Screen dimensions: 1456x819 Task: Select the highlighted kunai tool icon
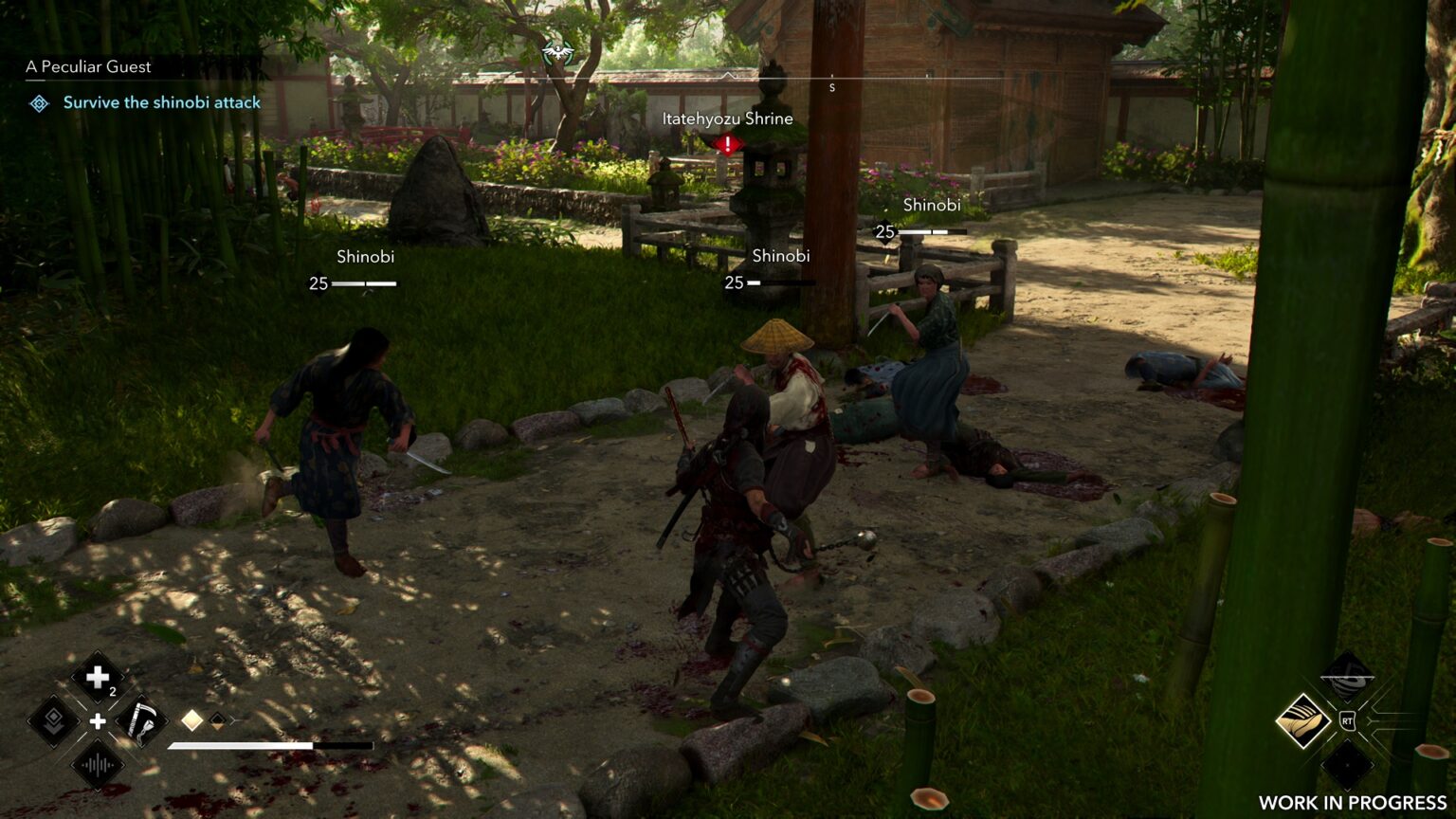tap(1301, 720)
